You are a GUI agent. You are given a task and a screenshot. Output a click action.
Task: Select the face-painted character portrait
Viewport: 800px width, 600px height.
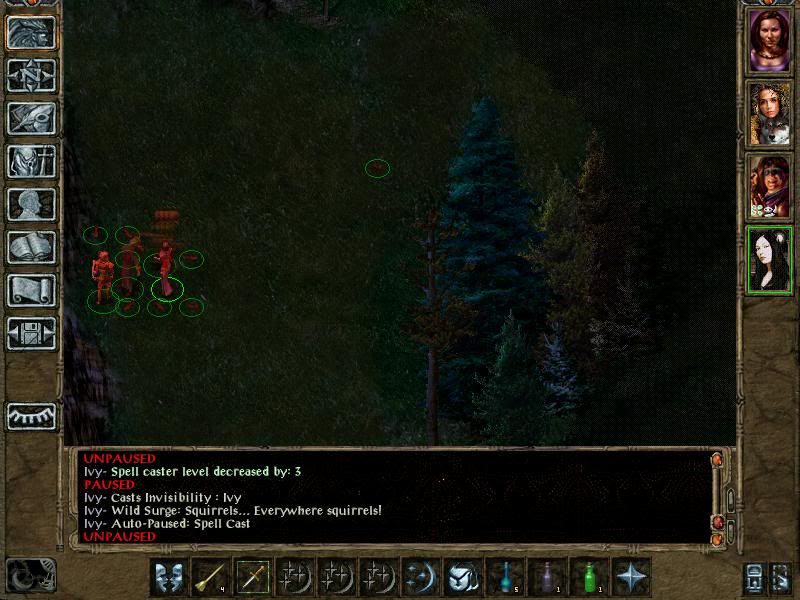tap(770, 186)
